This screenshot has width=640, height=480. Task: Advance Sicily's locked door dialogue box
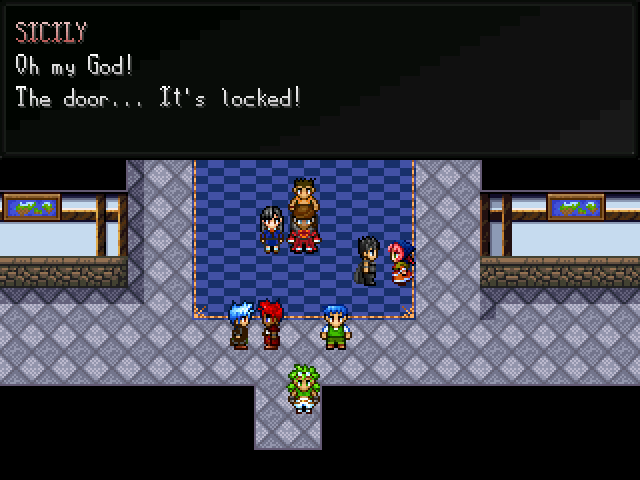(x=320, y=78)
